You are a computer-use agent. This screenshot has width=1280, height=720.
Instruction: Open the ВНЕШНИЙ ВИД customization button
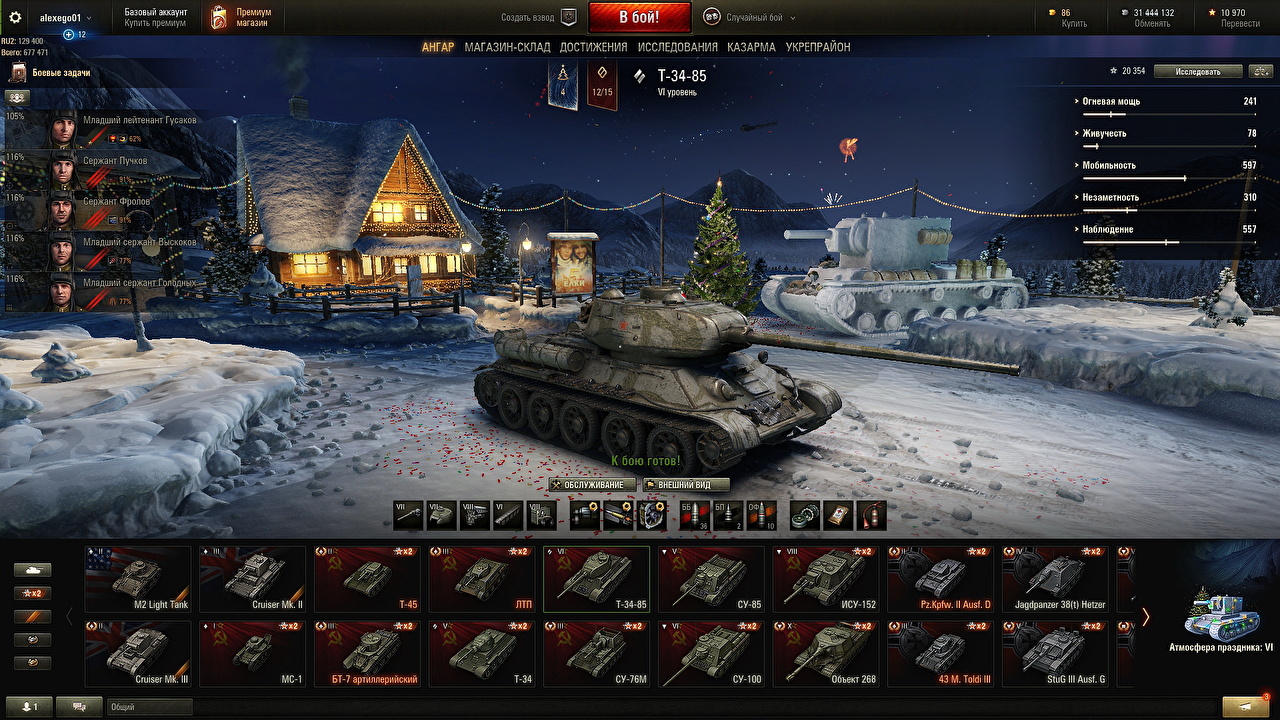[685, 485]
